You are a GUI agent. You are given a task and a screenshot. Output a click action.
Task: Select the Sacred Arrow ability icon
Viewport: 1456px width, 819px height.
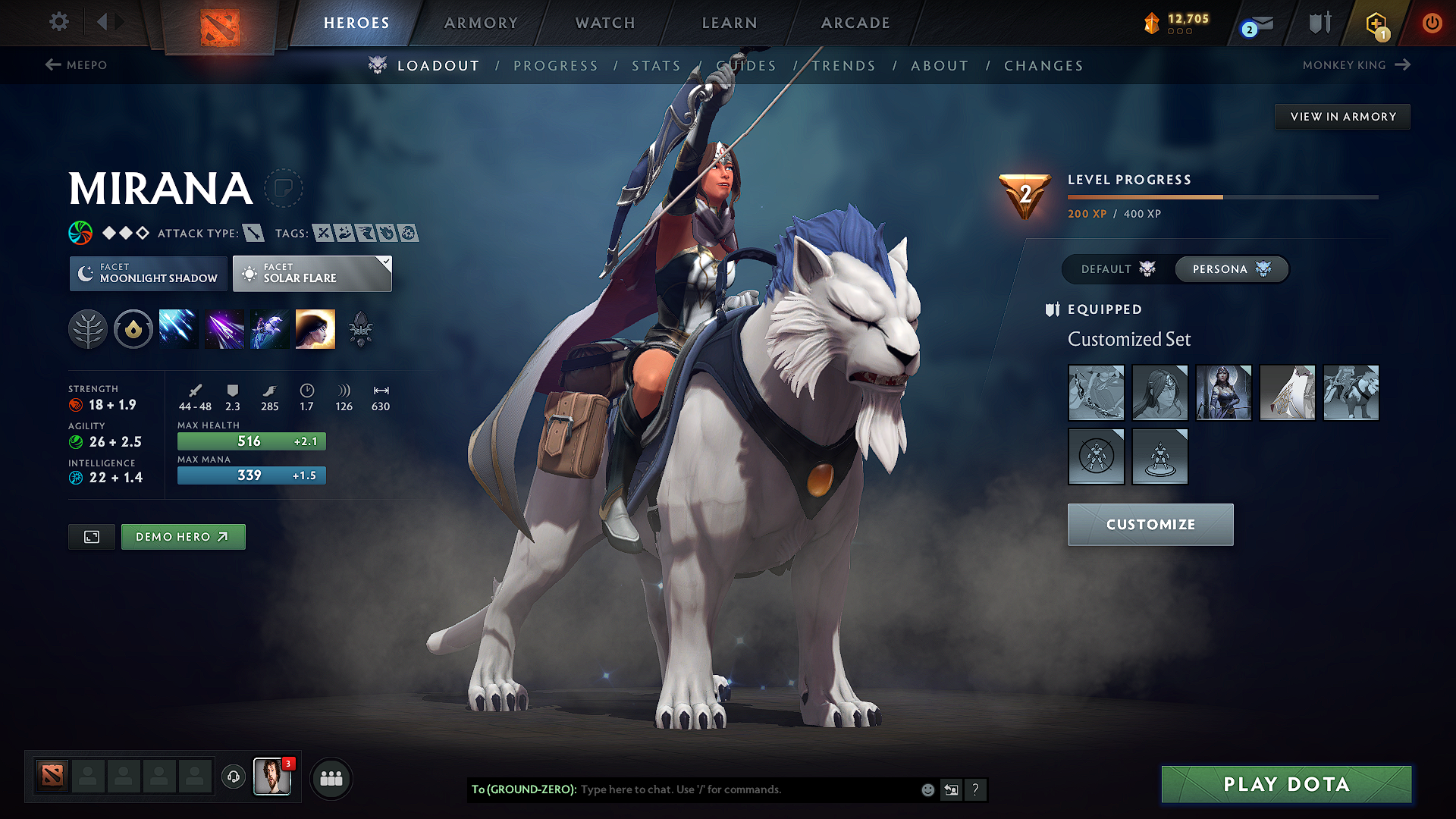point(224,328)
